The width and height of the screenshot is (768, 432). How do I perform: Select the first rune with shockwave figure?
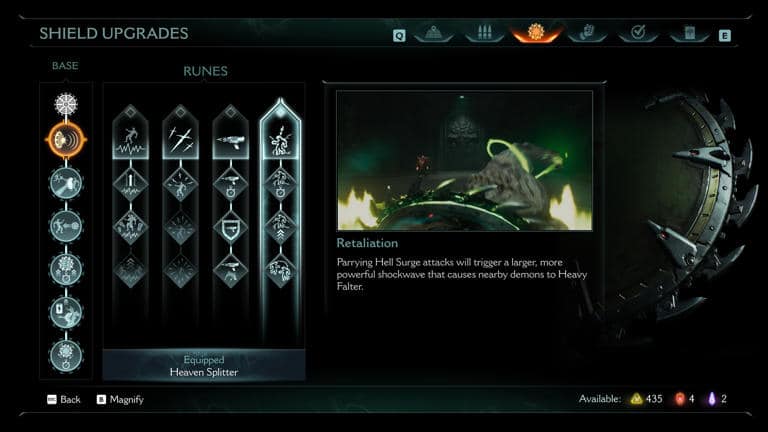click(x=130, y=138)
